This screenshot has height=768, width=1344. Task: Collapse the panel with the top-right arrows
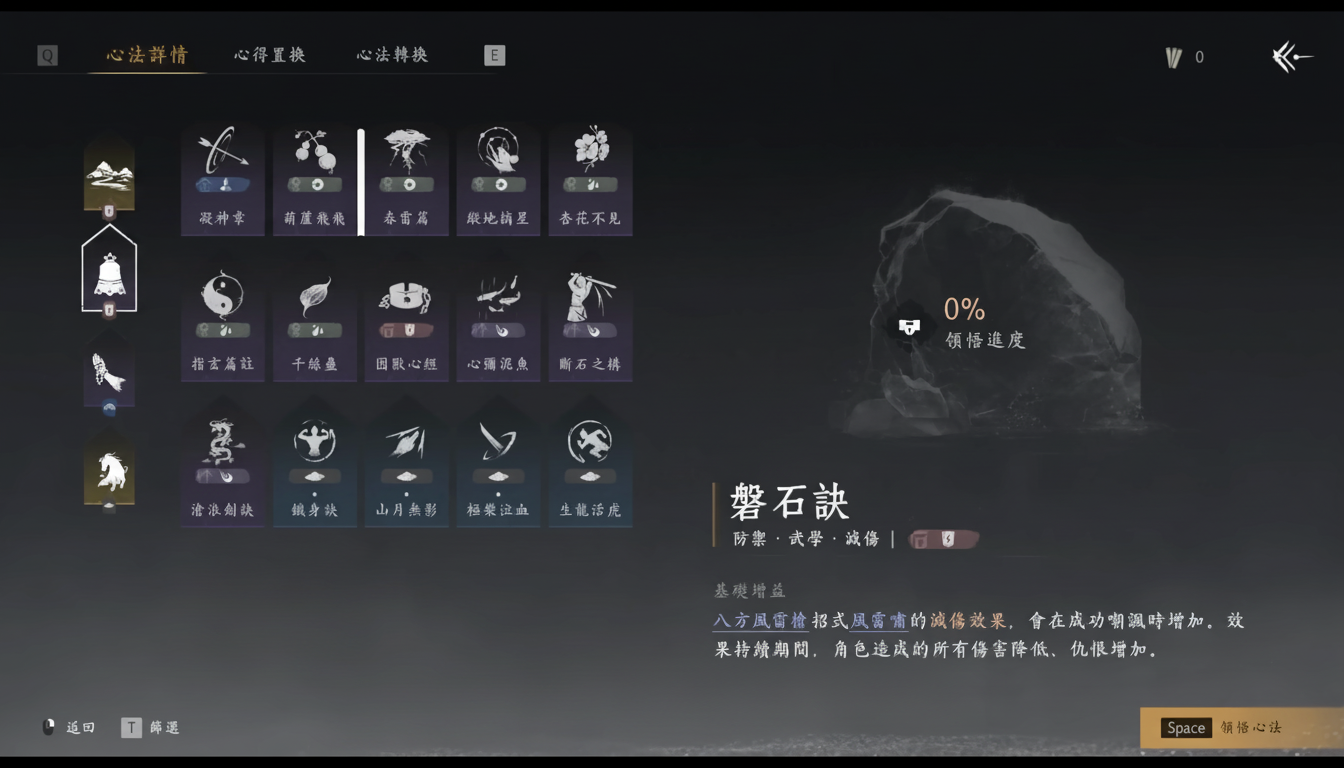coord(1292,57)
